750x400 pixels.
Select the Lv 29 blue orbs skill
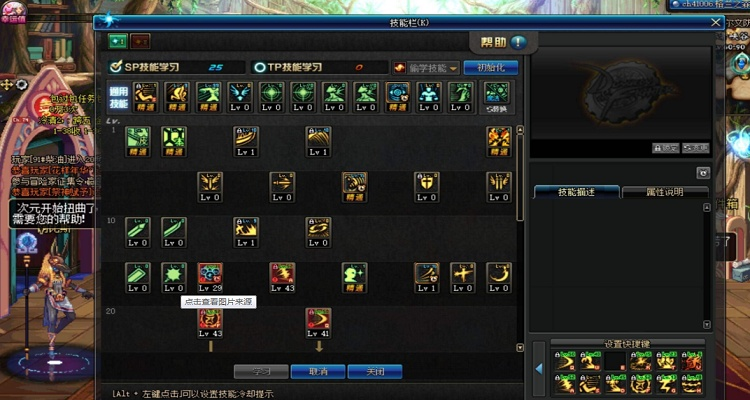[x=210, y=275]
